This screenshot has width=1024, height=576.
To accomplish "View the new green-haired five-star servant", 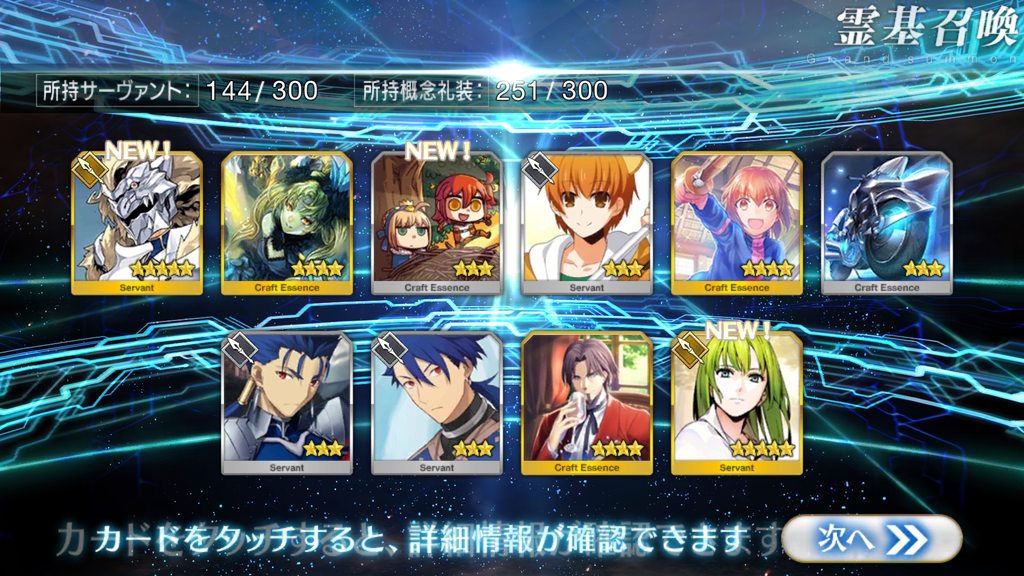I will [x=737, y=402].
